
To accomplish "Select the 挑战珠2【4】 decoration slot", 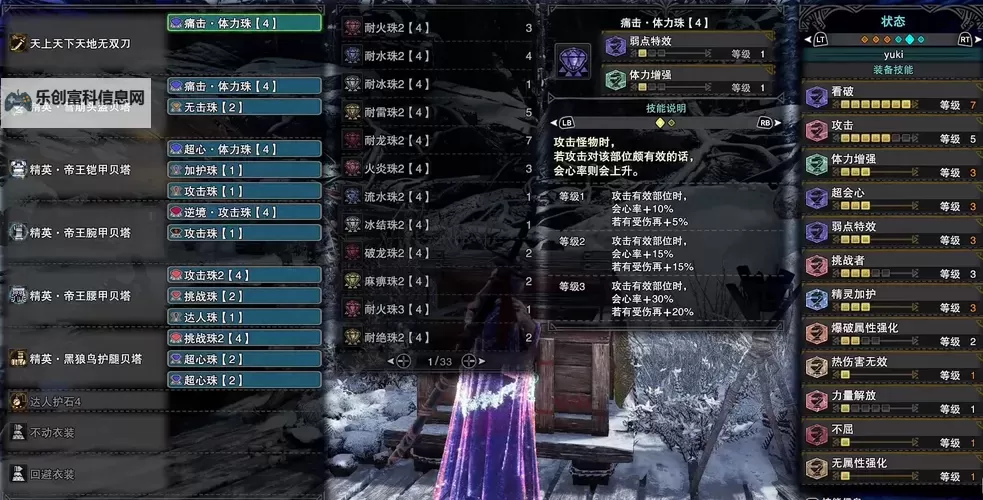I will coord(244,338).
